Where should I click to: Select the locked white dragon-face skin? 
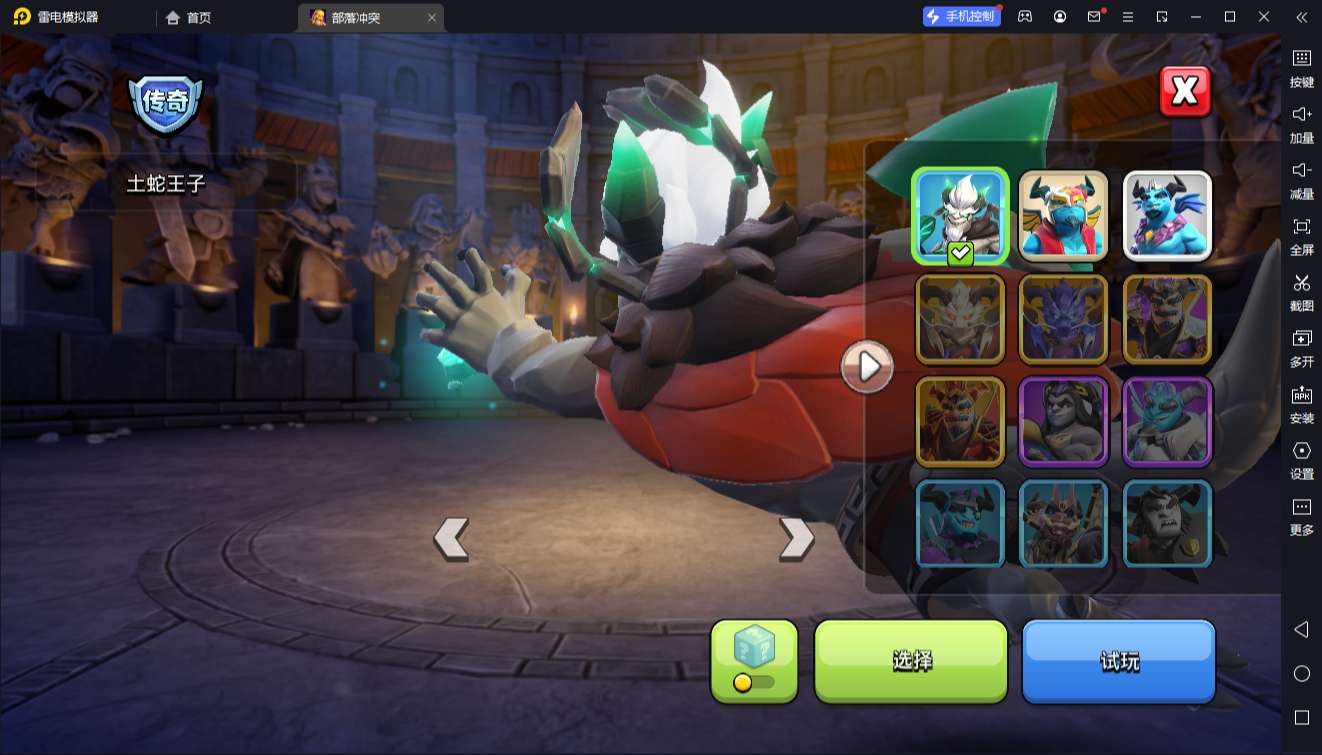tap(960, 319)
